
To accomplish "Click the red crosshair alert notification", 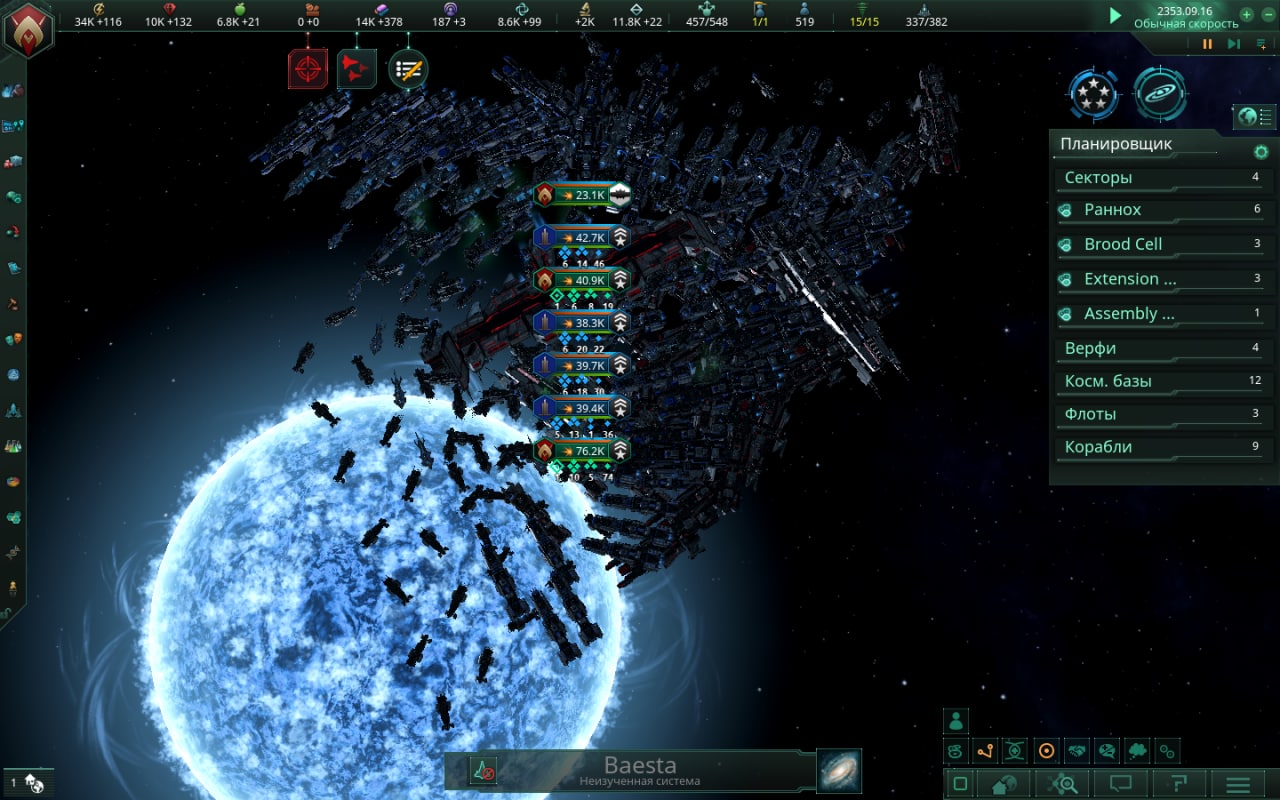I will (x=307, y=68).
